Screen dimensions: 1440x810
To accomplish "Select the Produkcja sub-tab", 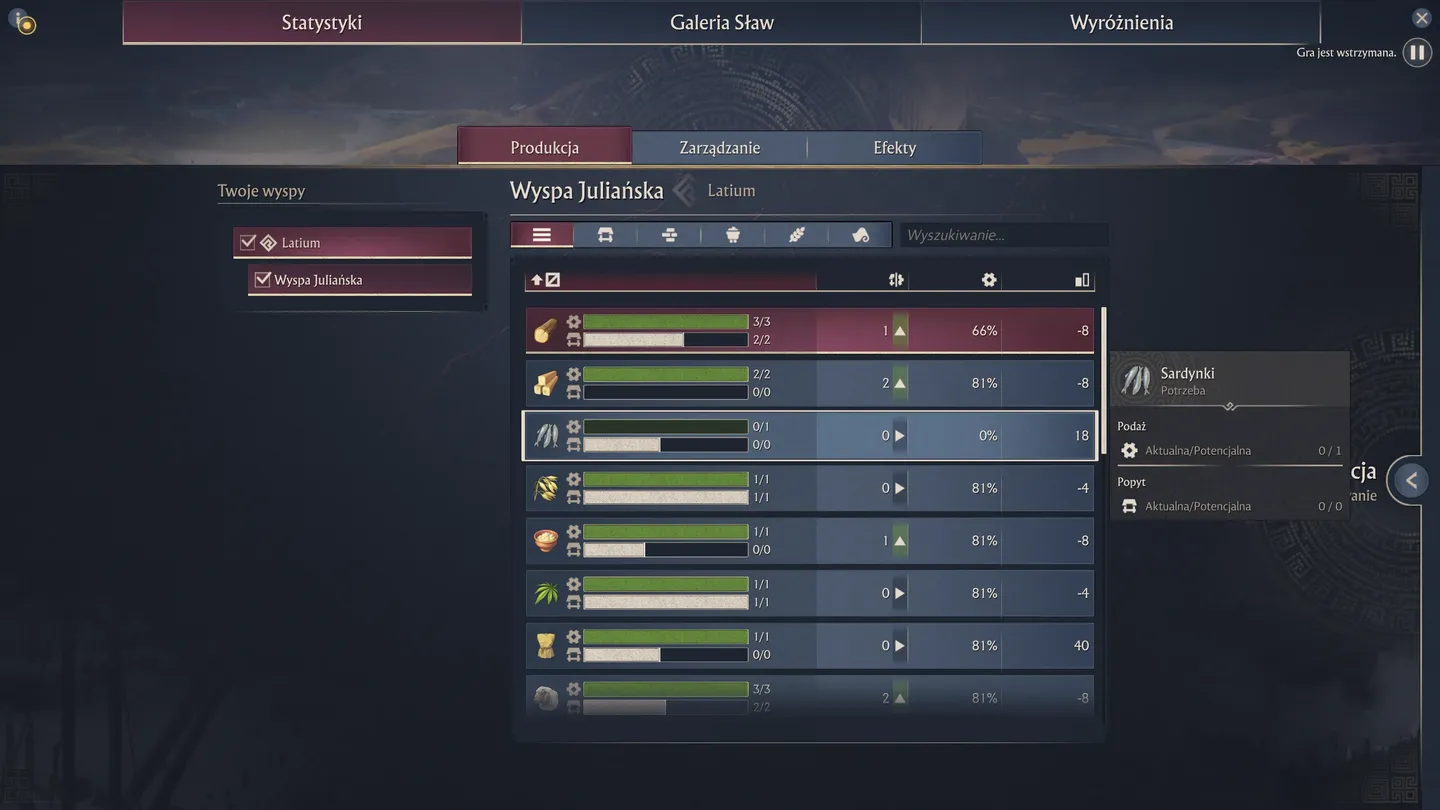I will click(544, 147).
